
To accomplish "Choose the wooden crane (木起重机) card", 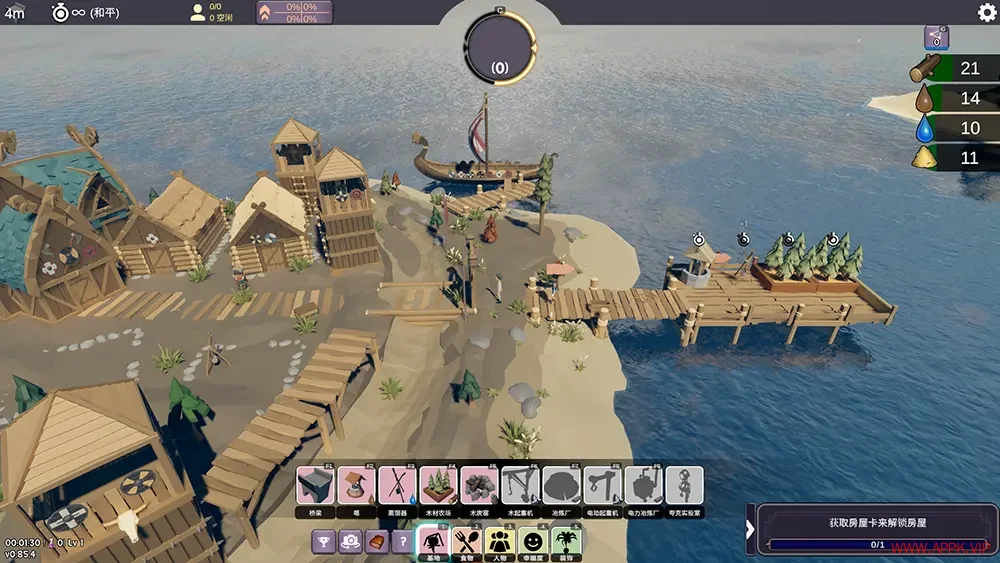I will (x=521, y=486).
